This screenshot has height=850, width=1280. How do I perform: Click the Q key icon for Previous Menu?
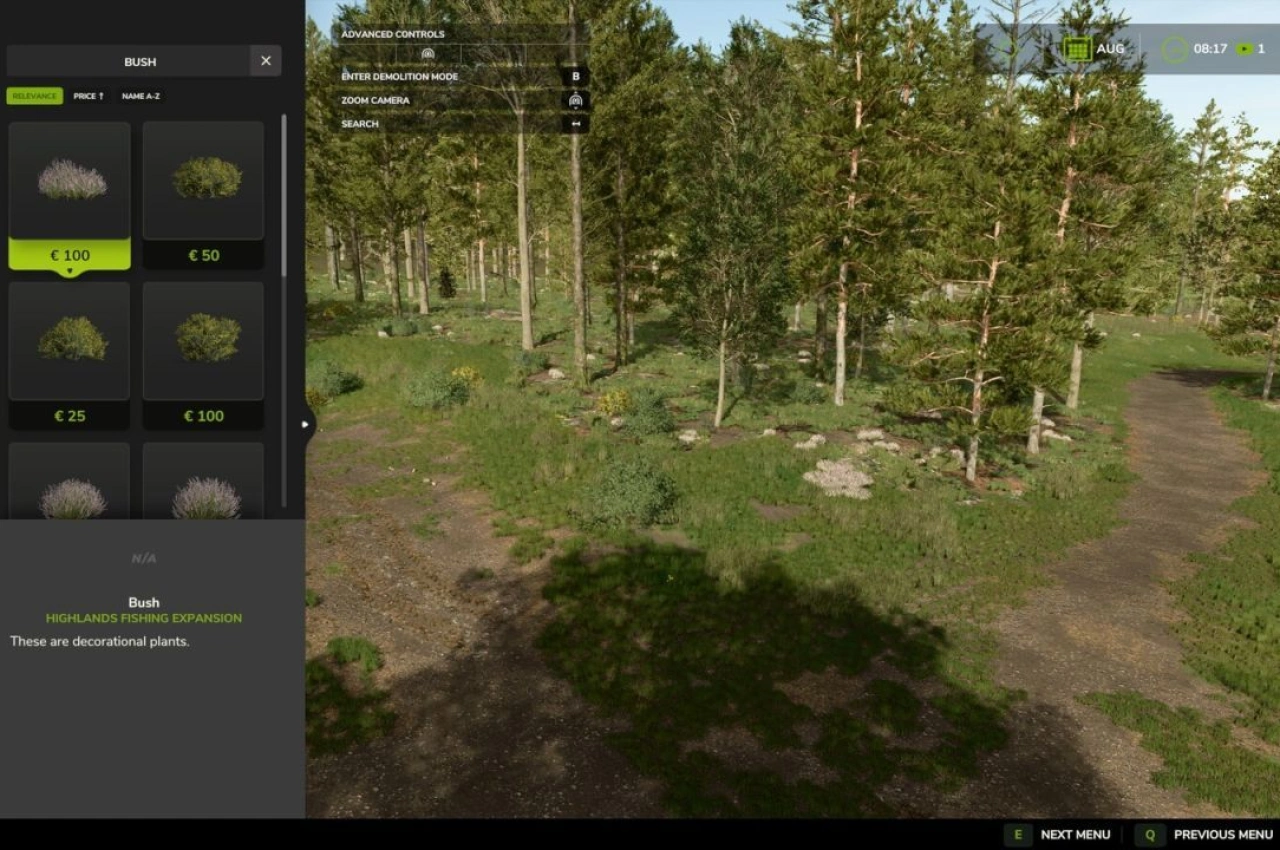(1149, 834)
